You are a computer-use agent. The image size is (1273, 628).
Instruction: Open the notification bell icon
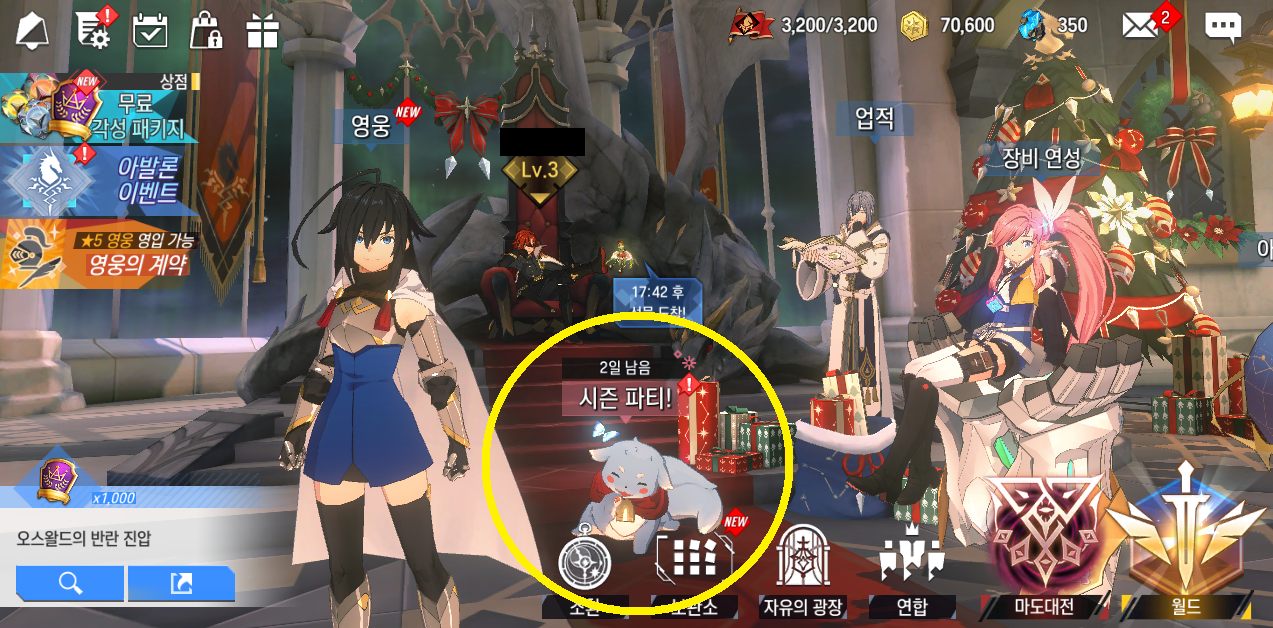pyautogui.click(x=31, y=30)
